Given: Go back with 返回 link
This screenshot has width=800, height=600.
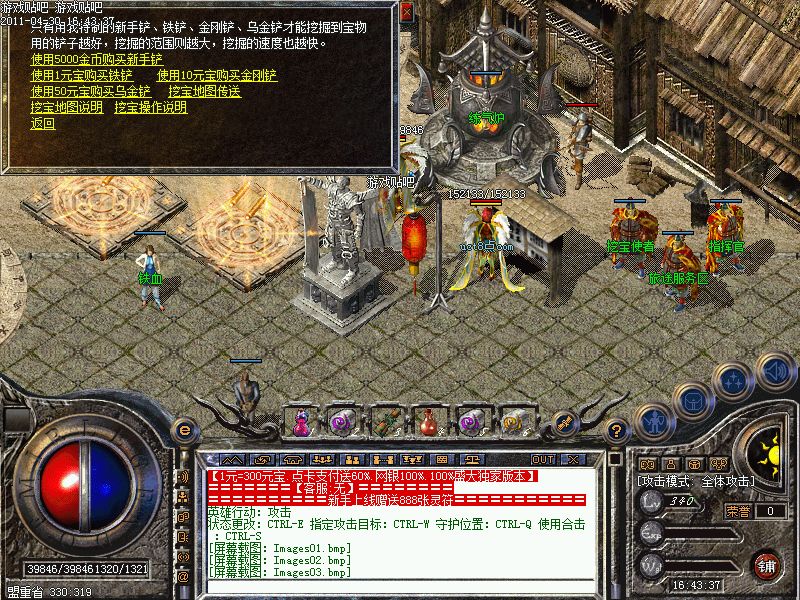Looking at the screenshot, I should [x=43, y=124].
